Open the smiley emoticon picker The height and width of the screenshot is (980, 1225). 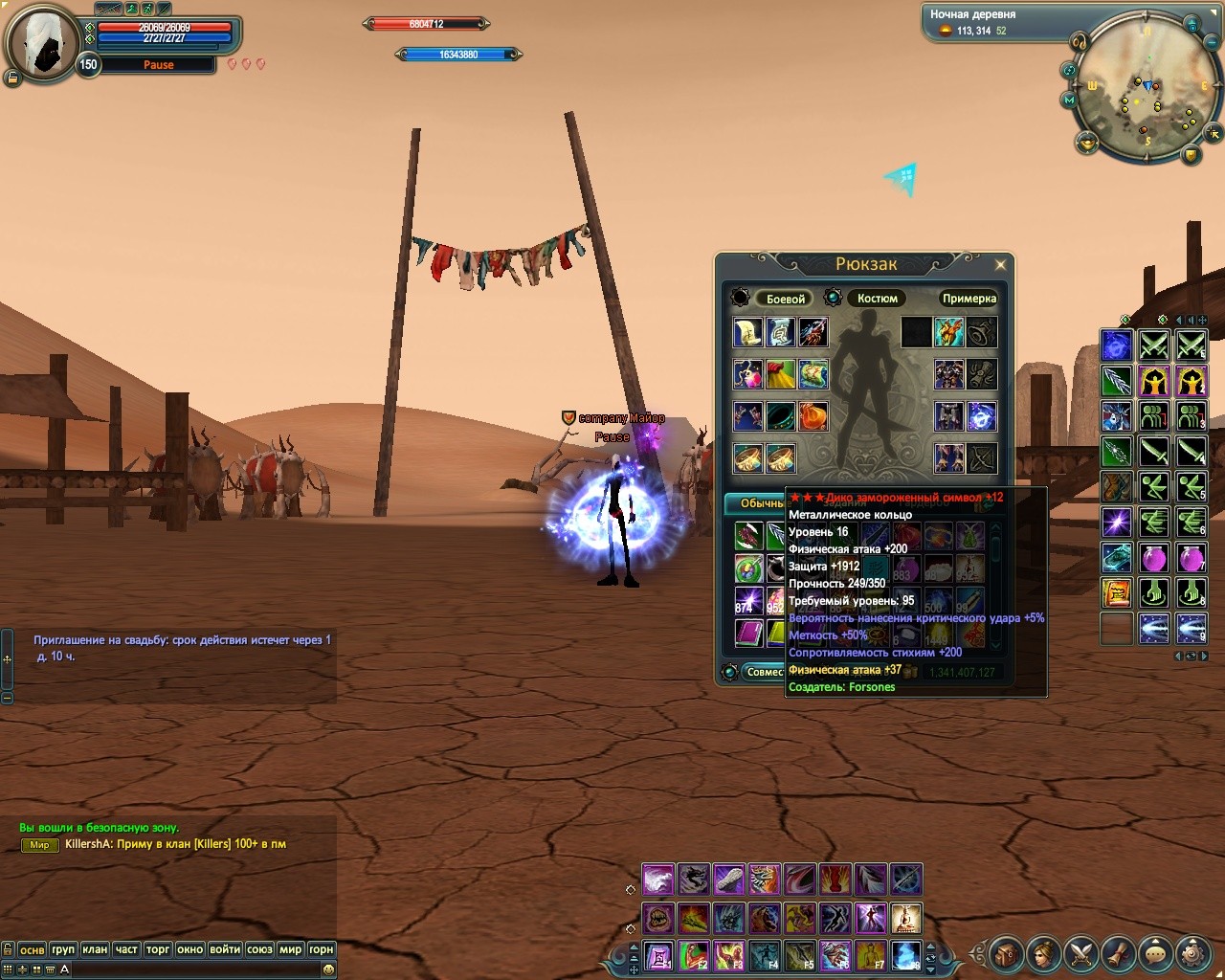(x=328, y=969)
